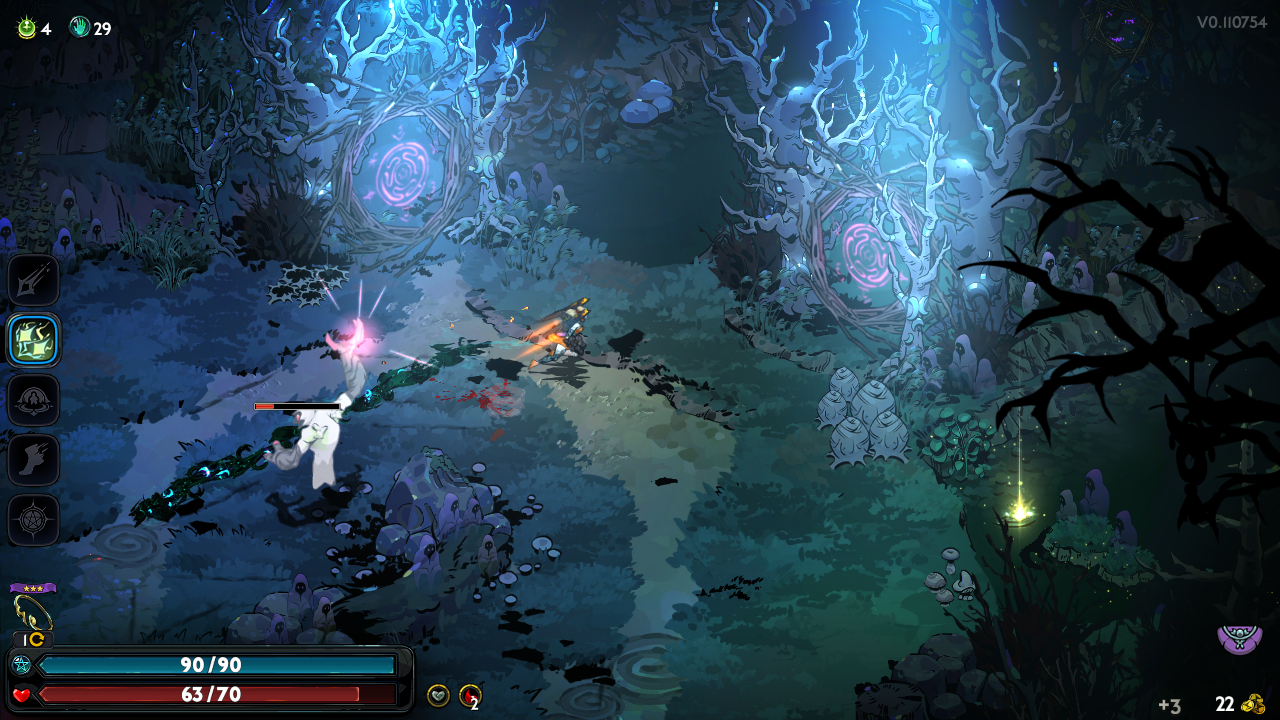
Task: Click the green ashes resource icon
Action: (x=26, y=28)
